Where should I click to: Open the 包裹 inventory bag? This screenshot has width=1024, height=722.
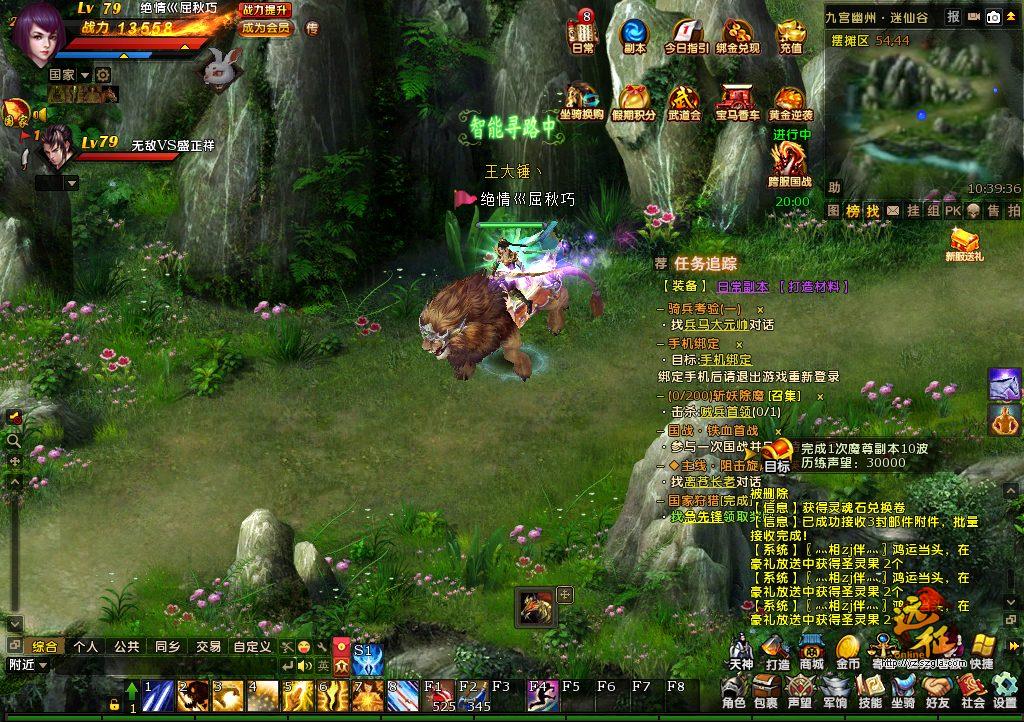766,689
